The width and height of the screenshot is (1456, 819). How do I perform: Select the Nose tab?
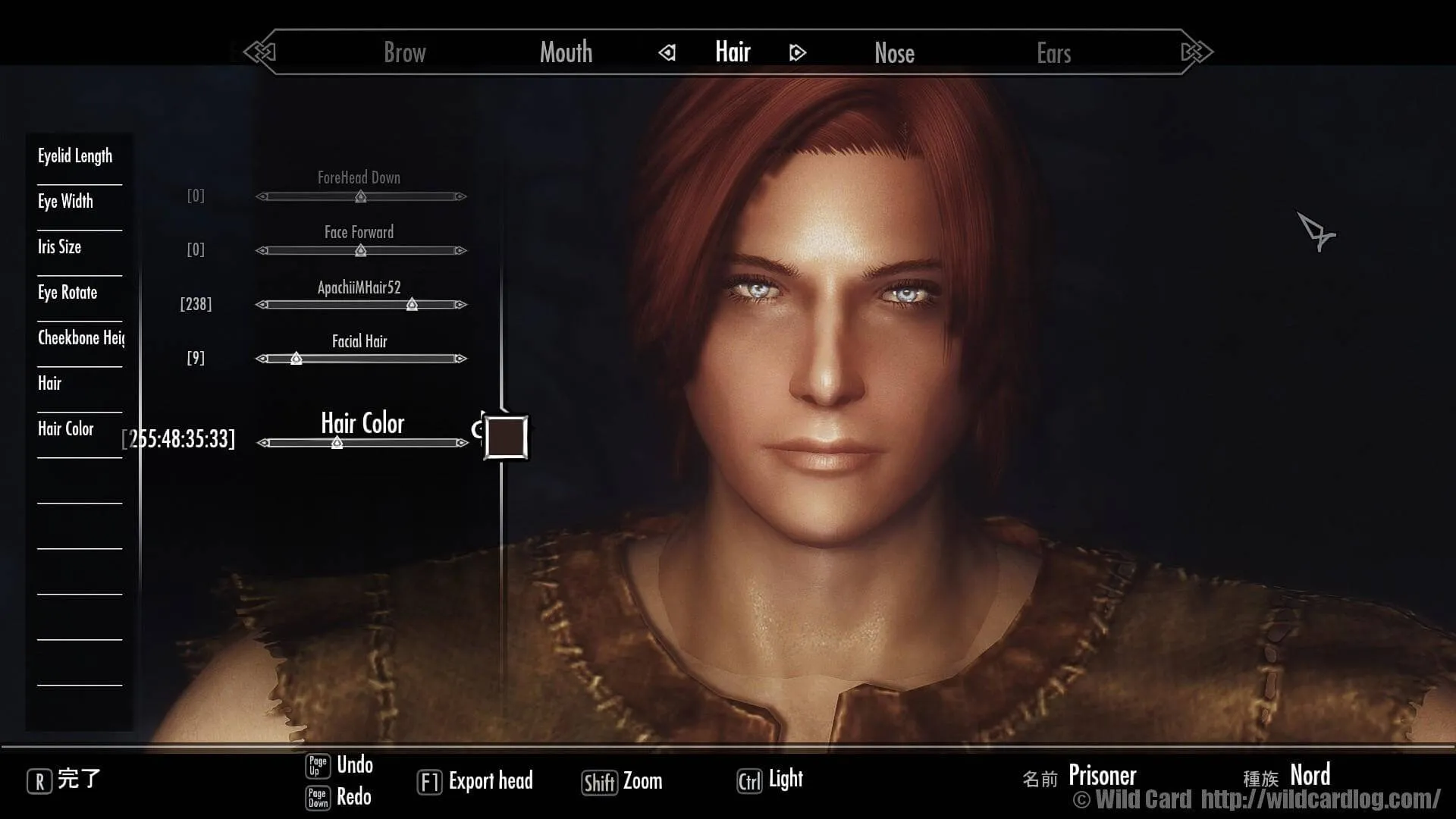[x=894, y=53]
